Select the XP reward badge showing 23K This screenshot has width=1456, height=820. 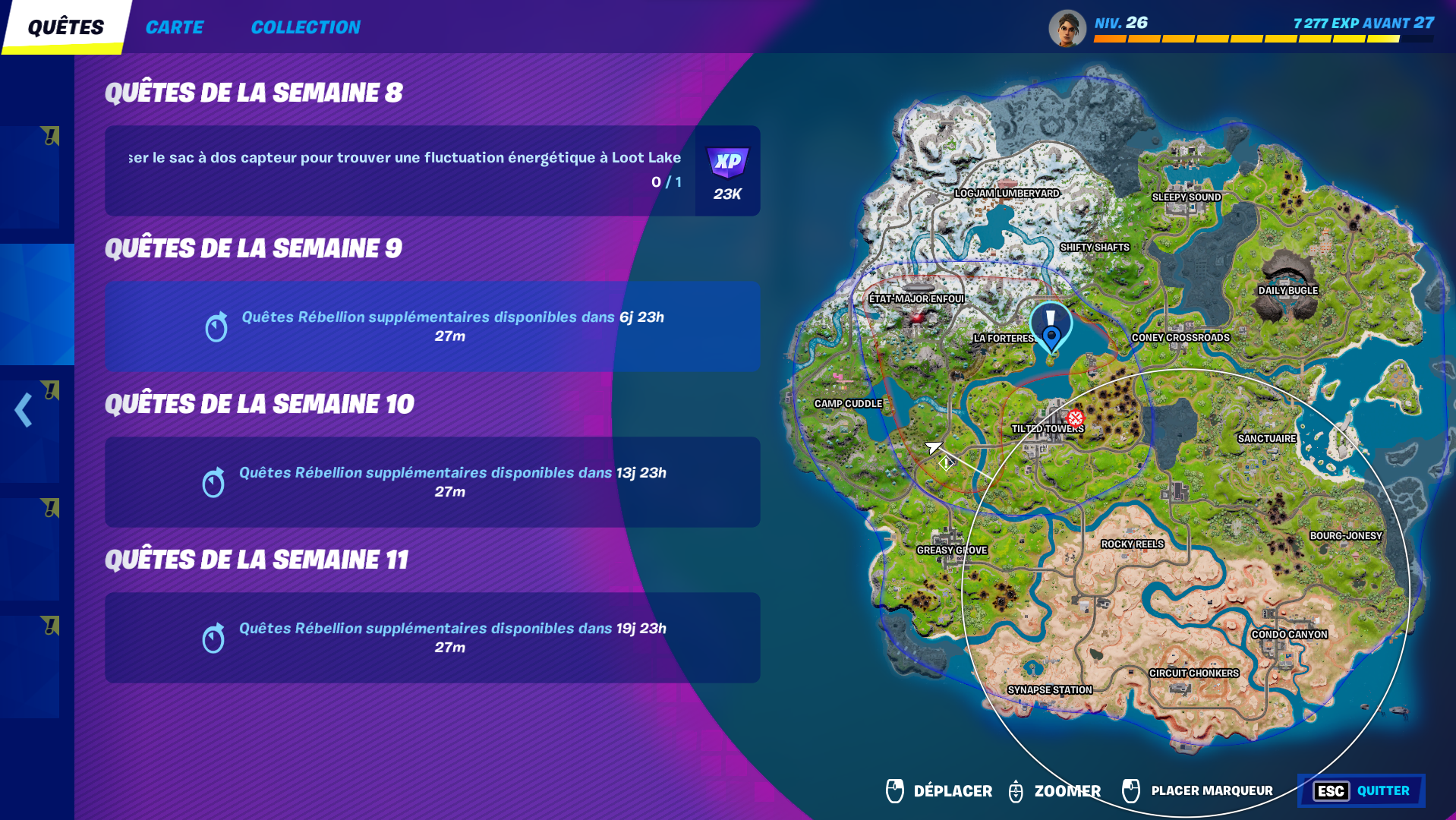pos(726,172)
